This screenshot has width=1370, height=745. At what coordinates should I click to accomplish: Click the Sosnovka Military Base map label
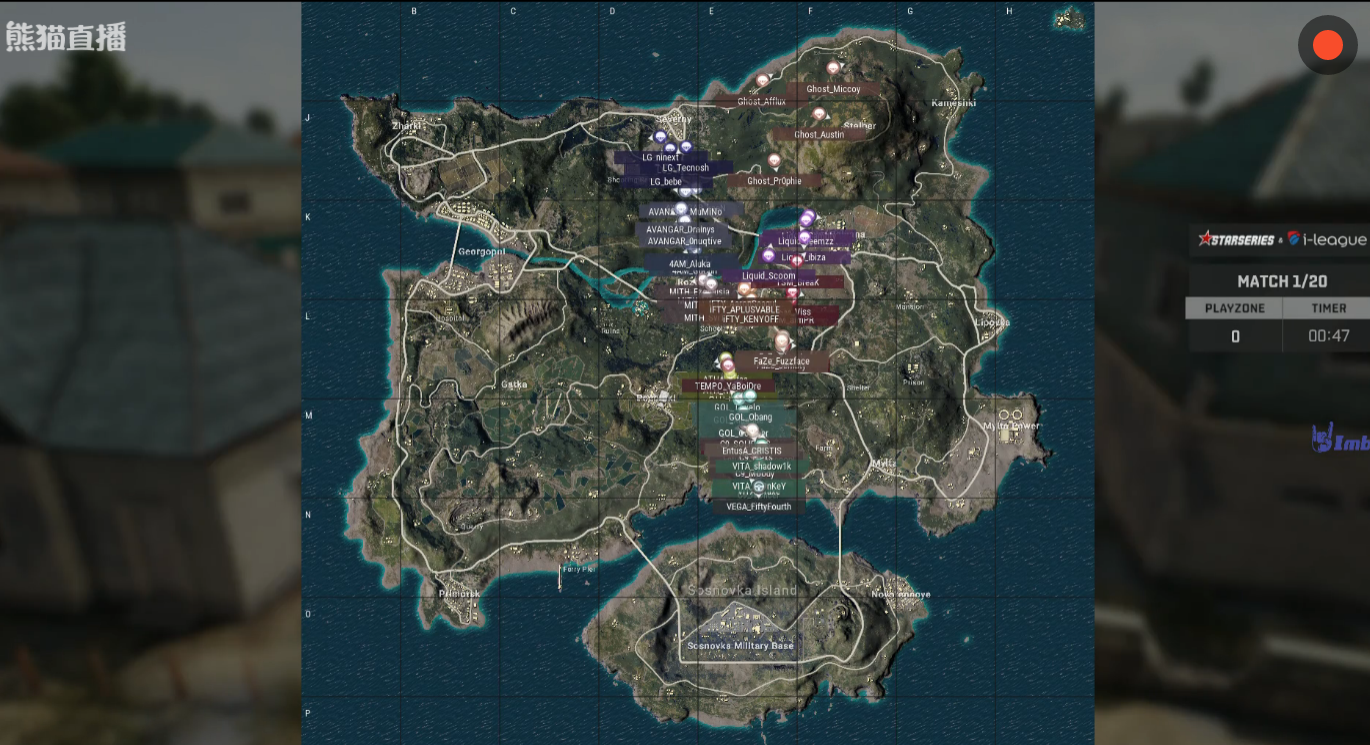coord(740,645)
